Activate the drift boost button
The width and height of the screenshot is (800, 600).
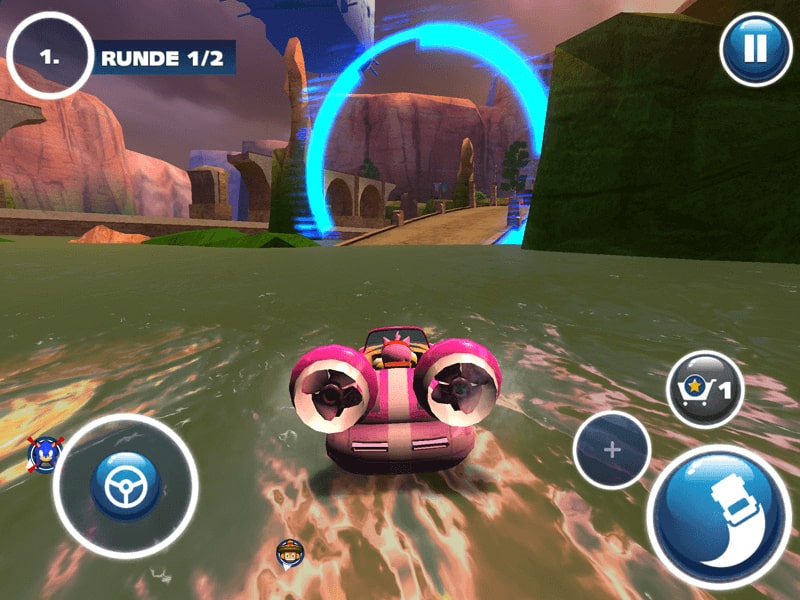[x=717, y=516]
